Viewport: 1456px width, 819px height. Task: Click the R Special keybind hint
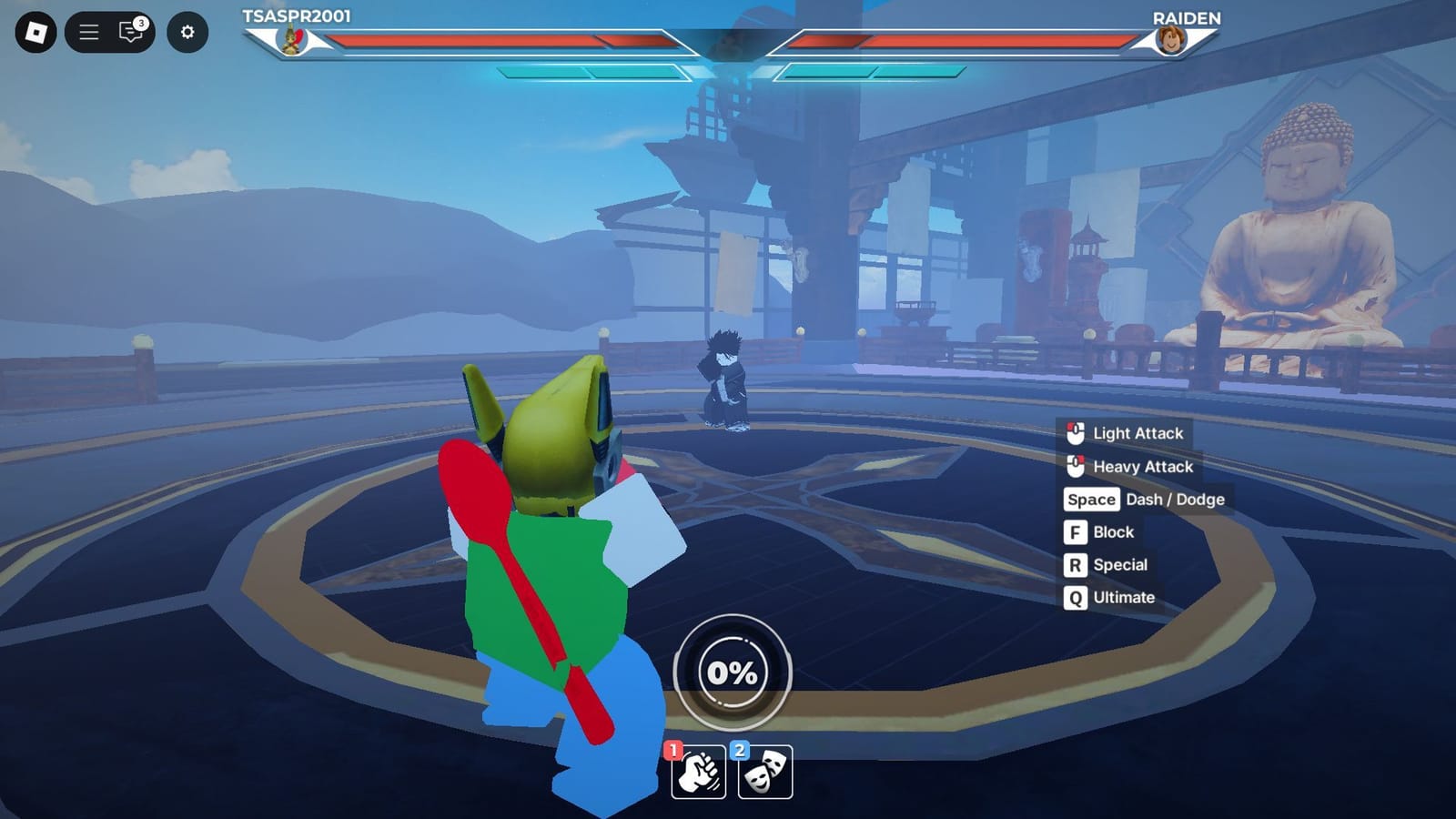[1077, 565]
